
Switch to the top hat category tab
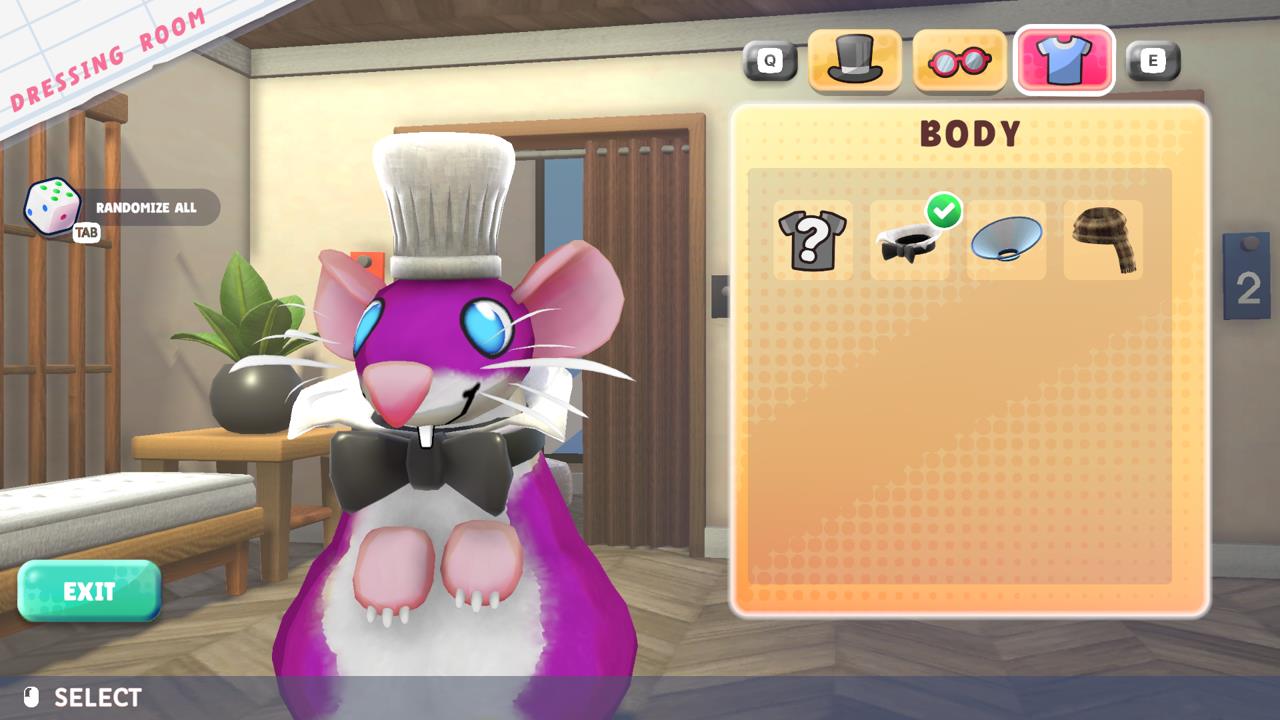pos(854,61)
